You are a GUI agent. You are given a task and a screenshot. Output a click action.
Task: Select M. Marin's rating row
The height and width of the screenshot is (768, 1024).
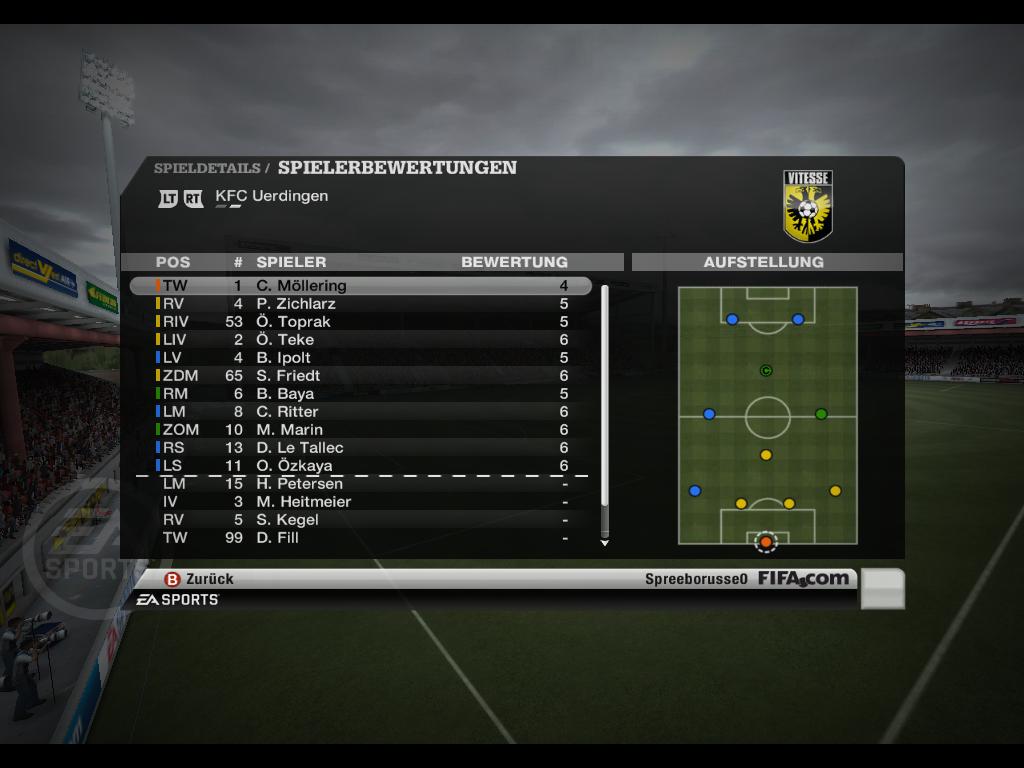pos(360,430)
